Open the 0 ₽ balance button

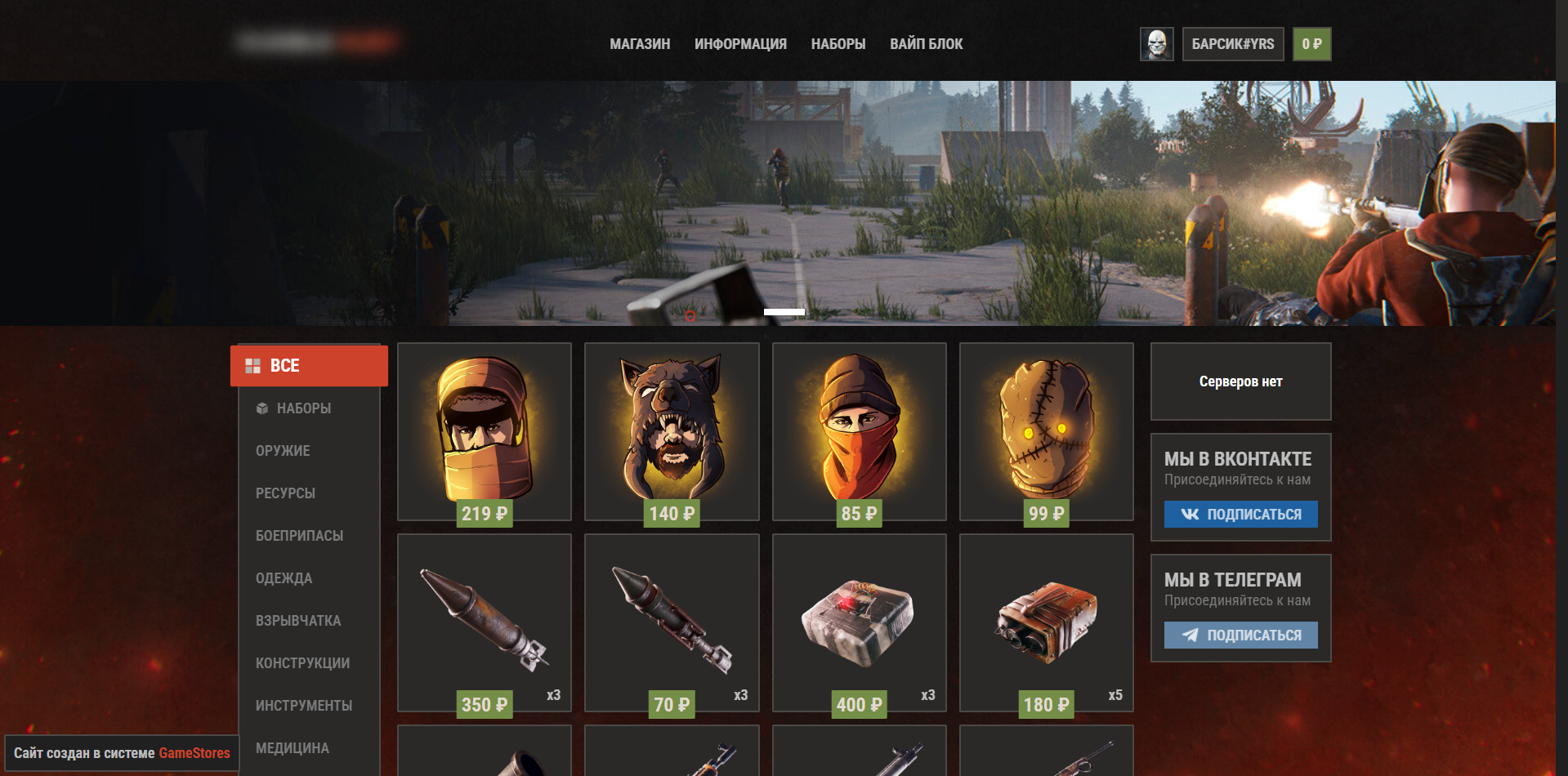pyautogui.click(x=1311, y=44)
